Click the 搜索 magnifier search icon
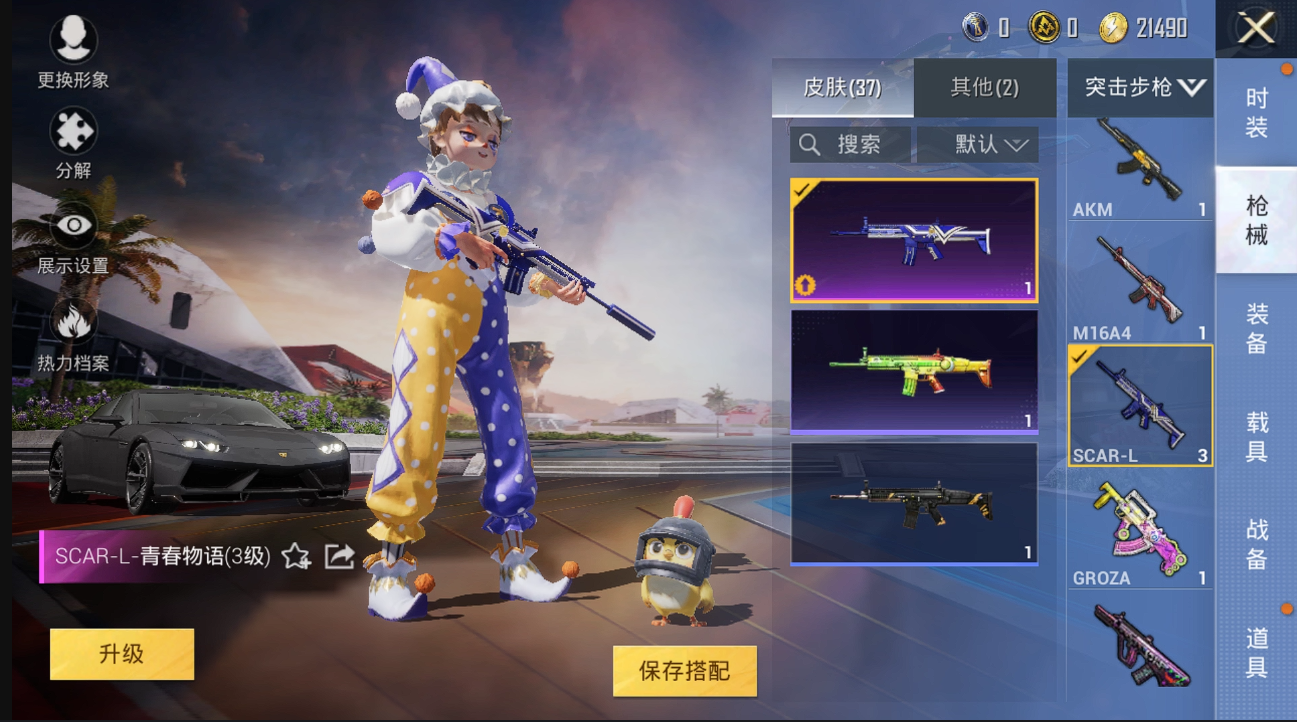Screen dimensions: 1297x722 (x=811, y=143)
